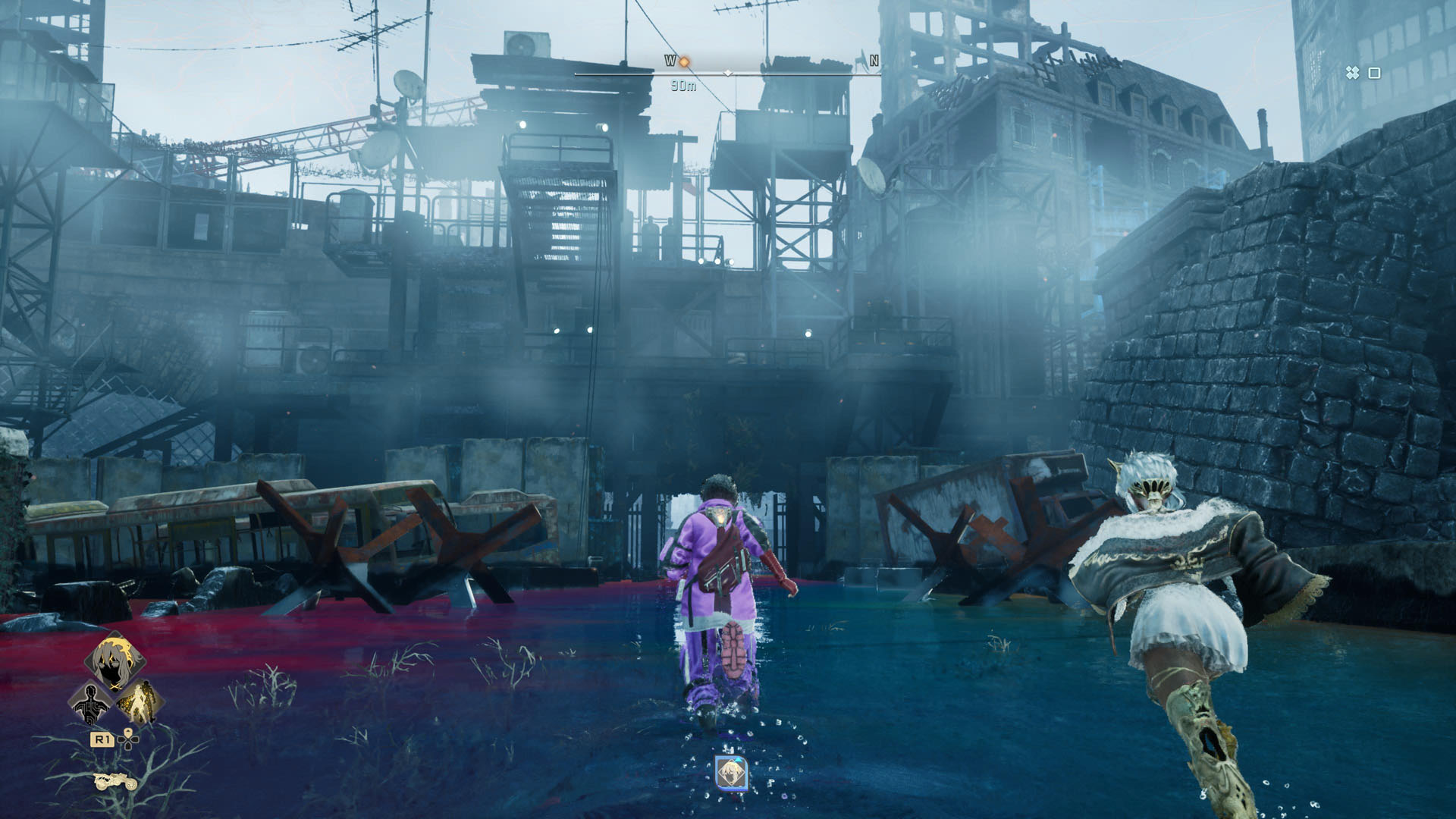Viewport: 1456px width, 819px height.
Task: Expand the diamond marker on the compass
Action: click(x=729, y=74)
